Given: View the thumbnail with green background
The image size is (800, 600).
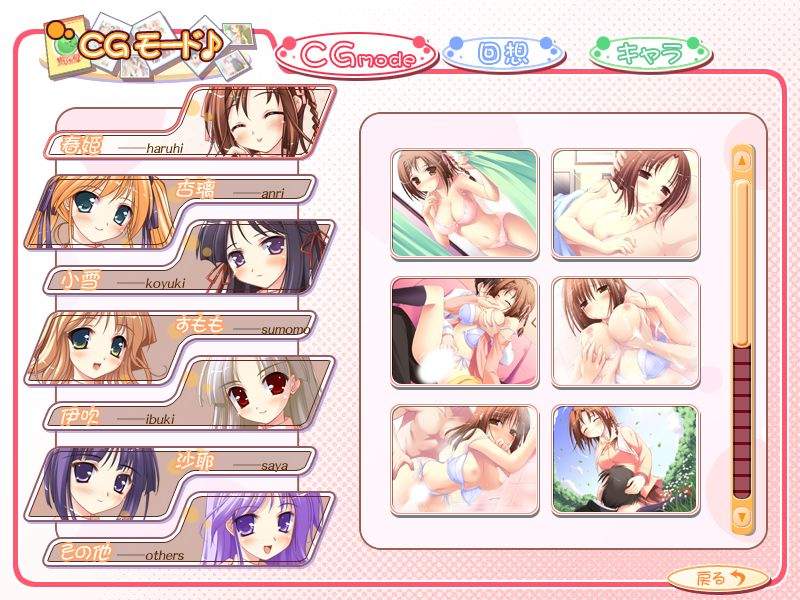Looking at the screenshot, I should click(463, 203).
